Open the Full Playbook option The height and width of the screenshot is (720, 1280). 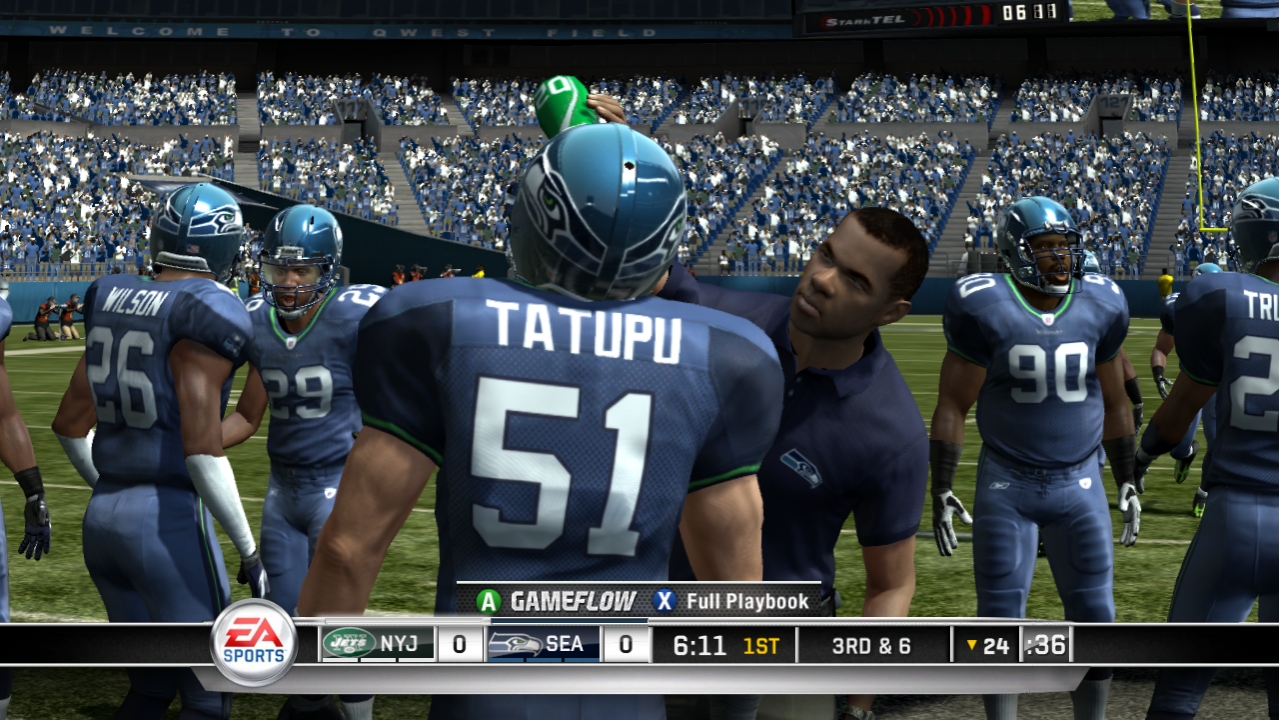coord(732,601)
